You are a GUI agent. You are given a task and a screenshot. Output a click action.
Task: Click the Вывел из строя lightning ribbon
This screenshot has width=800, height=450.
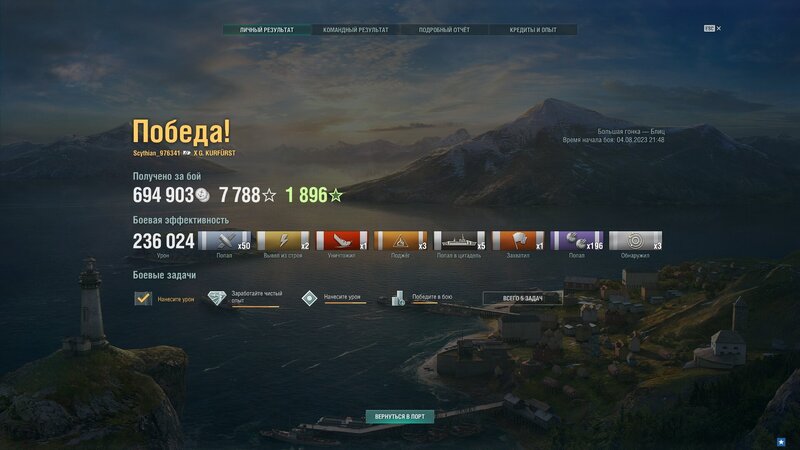[283, 241]
